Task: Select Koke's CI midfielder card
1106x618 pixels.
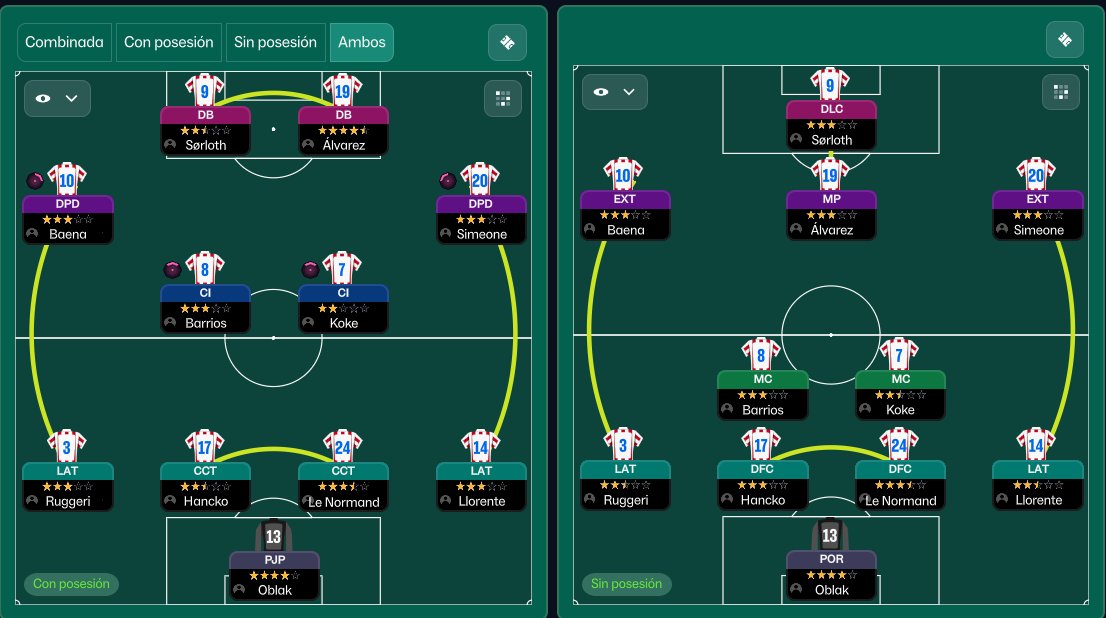Action: tap(343, 309)
